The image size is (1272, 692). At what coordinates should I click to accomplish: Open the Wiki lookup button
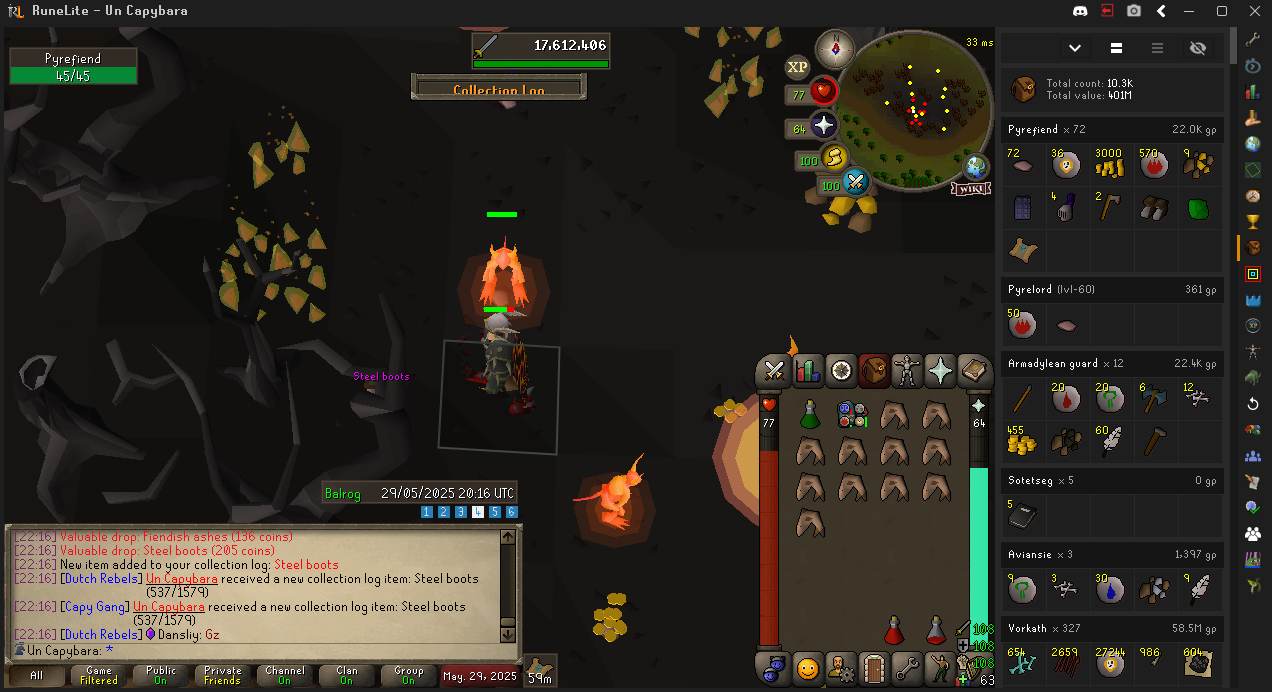pos(971,188)
